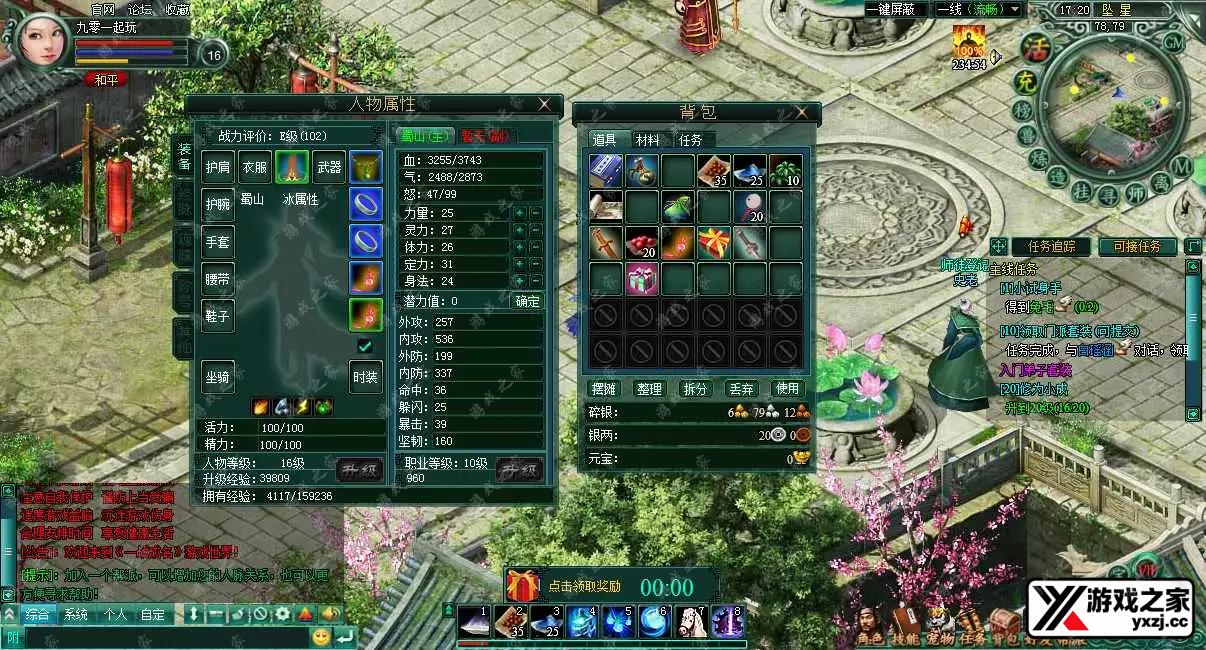Select the red-yellow gift box item

click(714, 242)
